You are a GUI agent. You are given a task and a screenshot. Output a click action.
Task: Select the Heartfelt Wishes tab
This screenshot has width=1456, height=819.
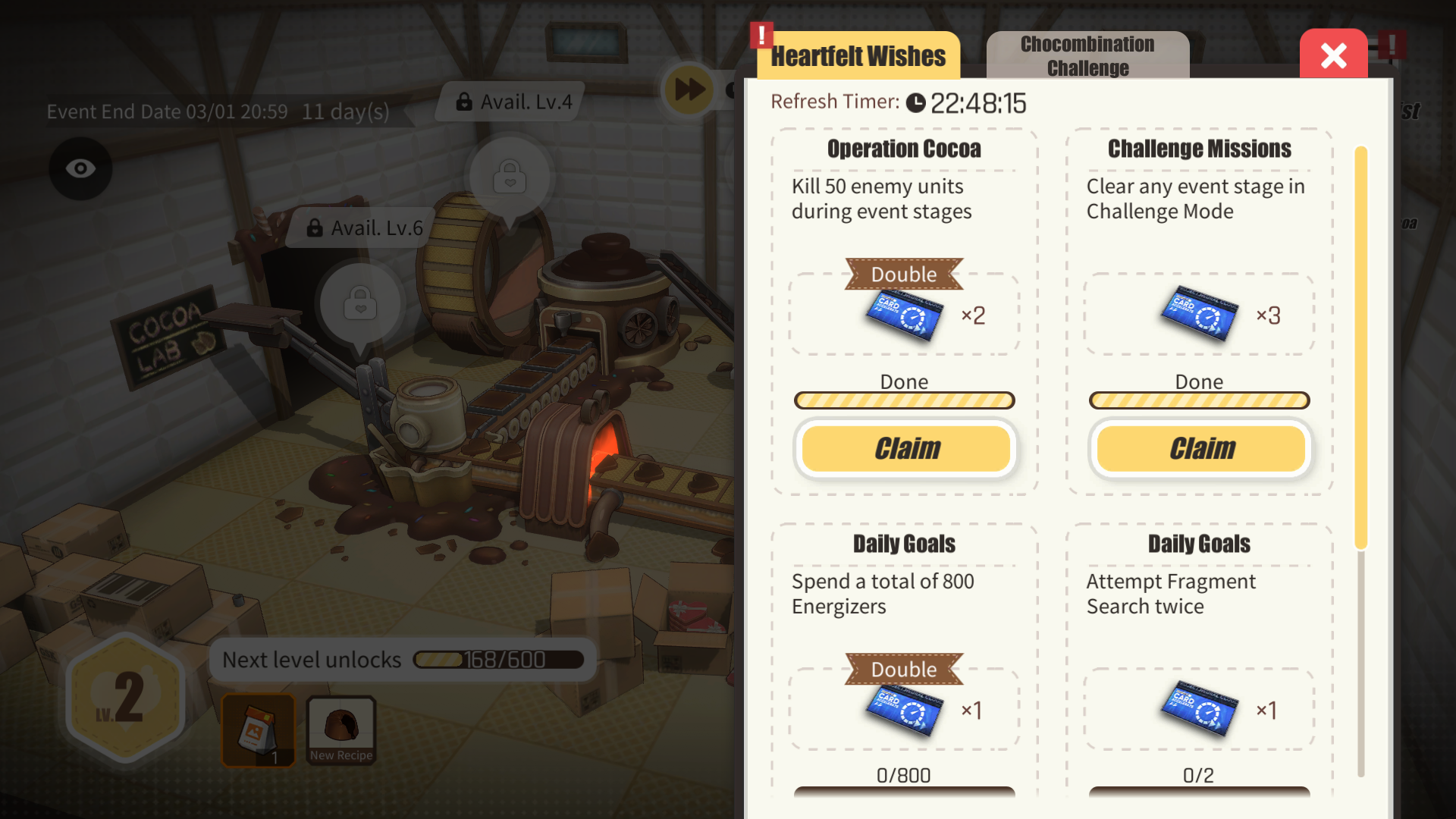click(858, 55)
